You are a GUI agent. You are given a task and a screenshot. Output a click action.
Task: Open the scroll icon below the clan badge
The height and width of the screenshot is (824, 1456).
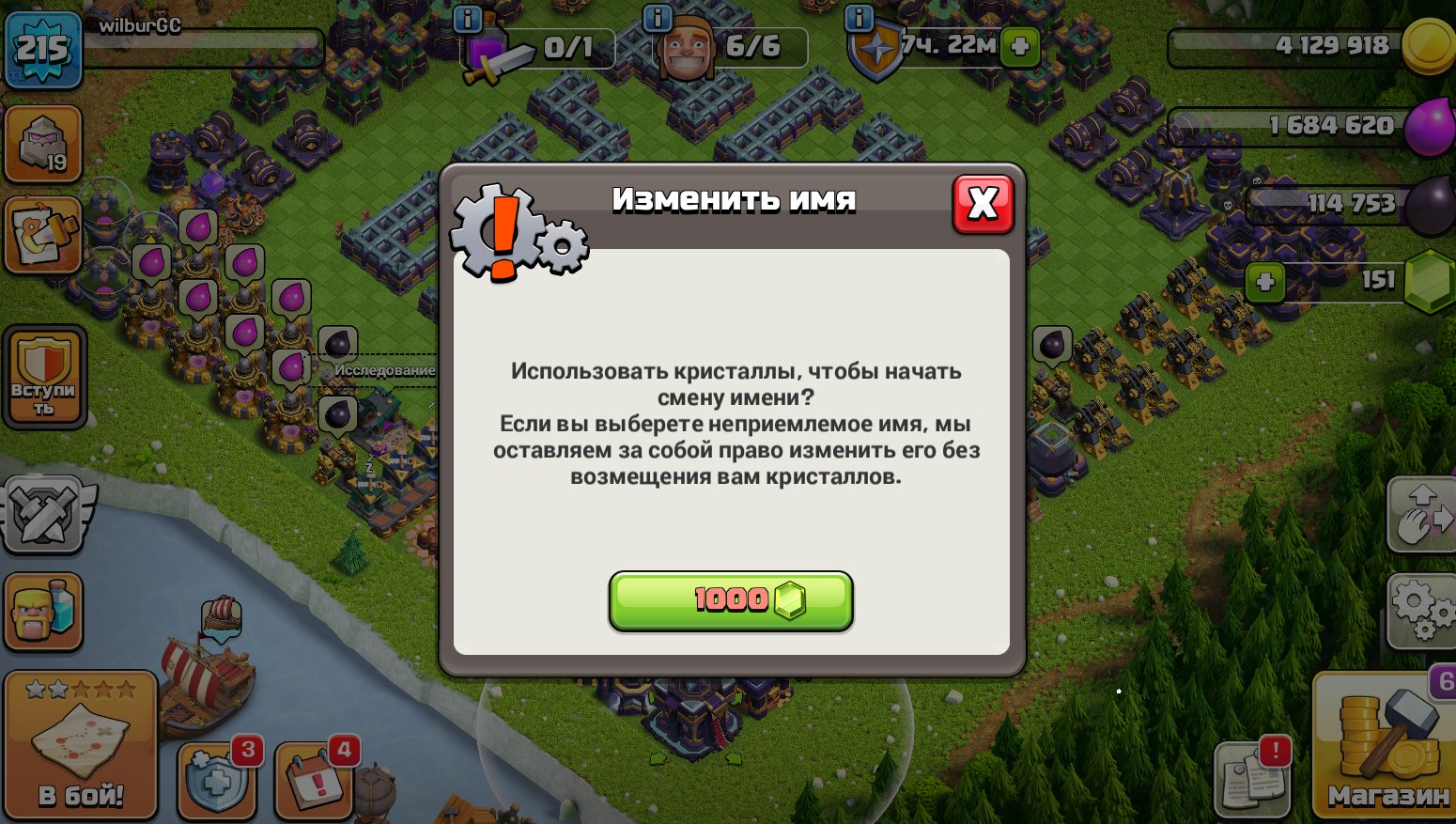click(43, 233)
